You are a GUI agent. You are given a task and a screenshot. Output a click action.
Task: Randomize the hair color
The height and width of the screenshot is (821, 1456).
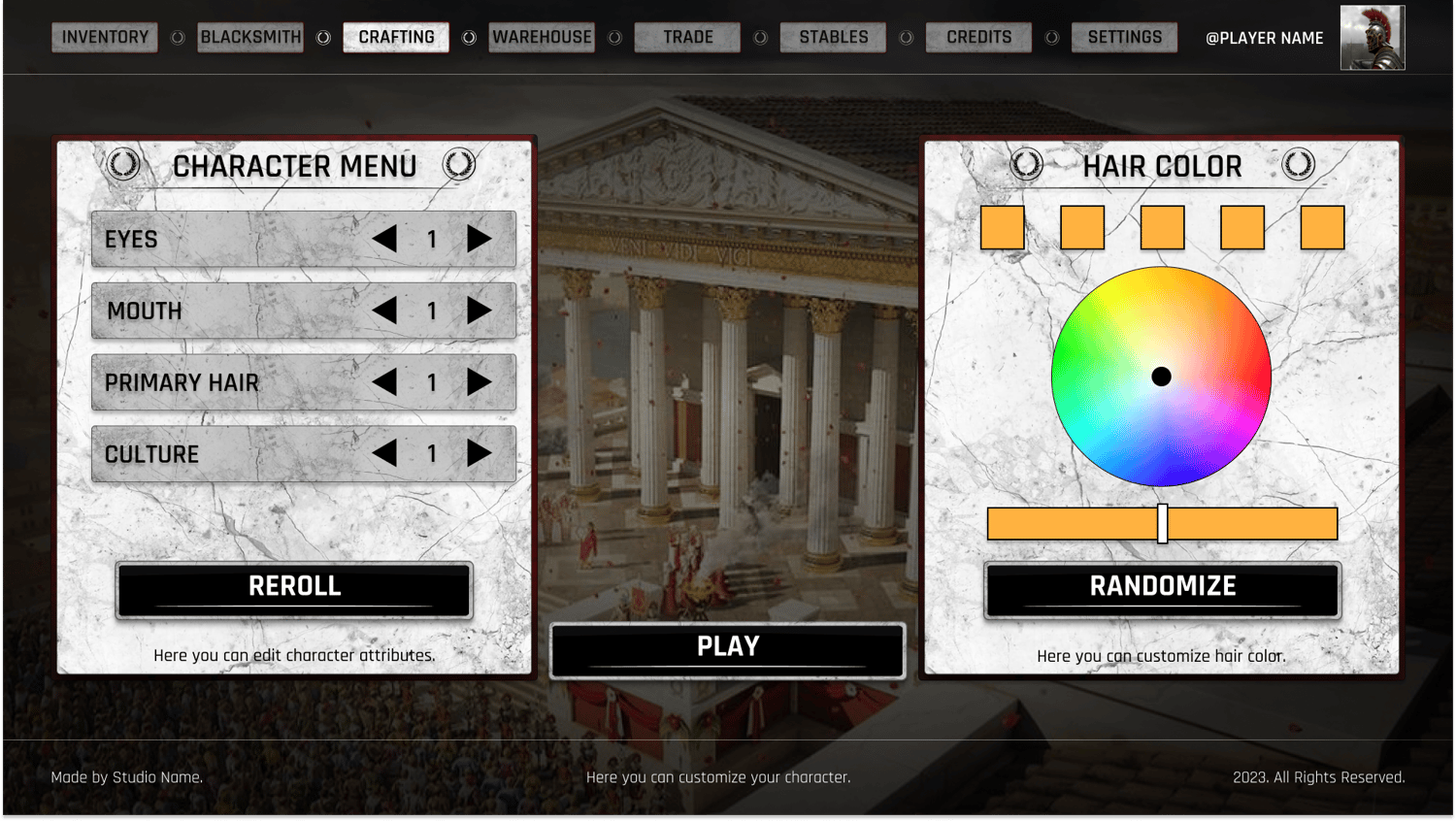(1162, 588)
